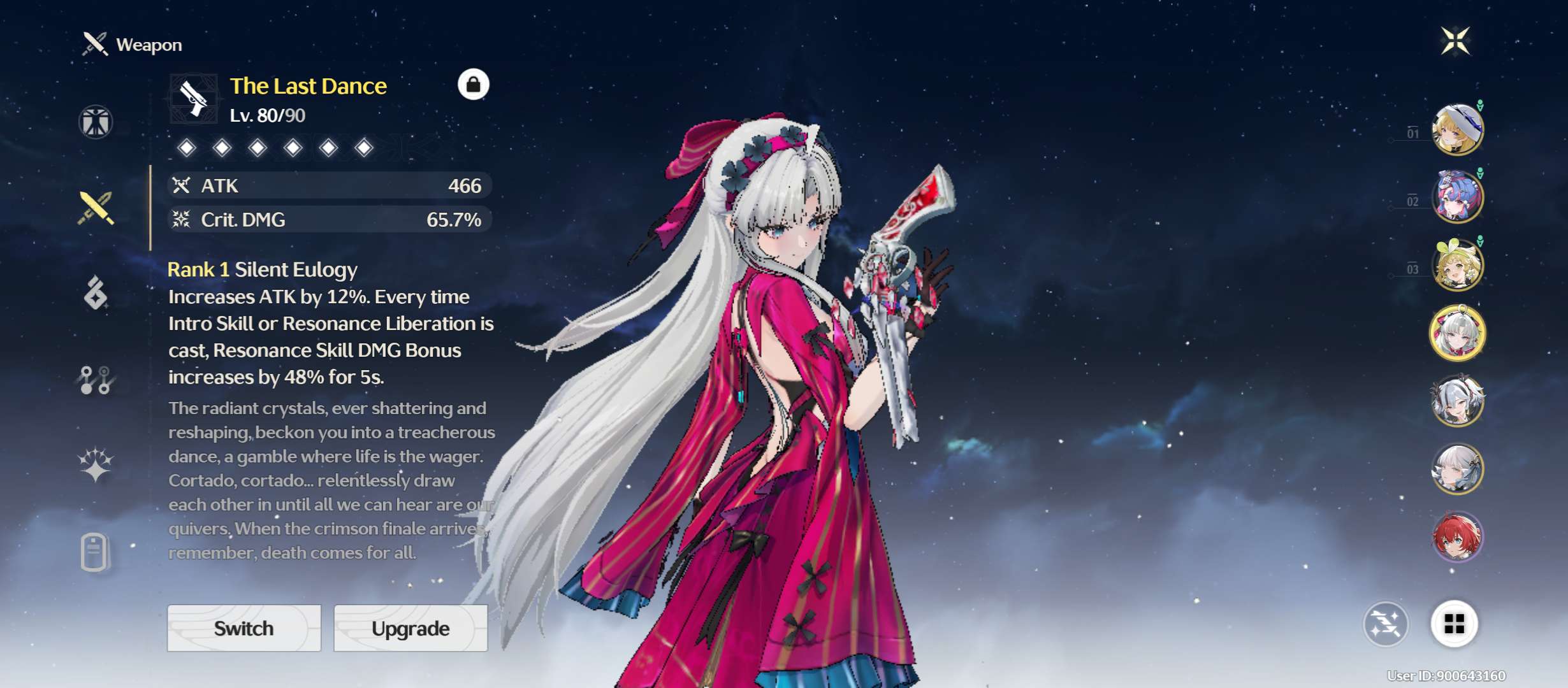
Task: Choose the red-haired character portrait
Action: point(1458,537)
